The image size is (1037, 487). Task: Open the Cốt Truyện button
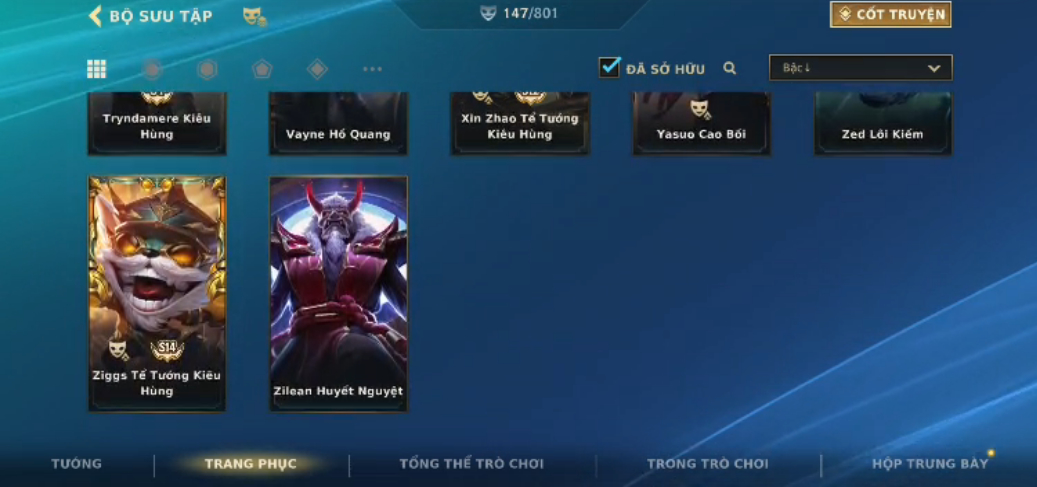[x=890, y=14]
